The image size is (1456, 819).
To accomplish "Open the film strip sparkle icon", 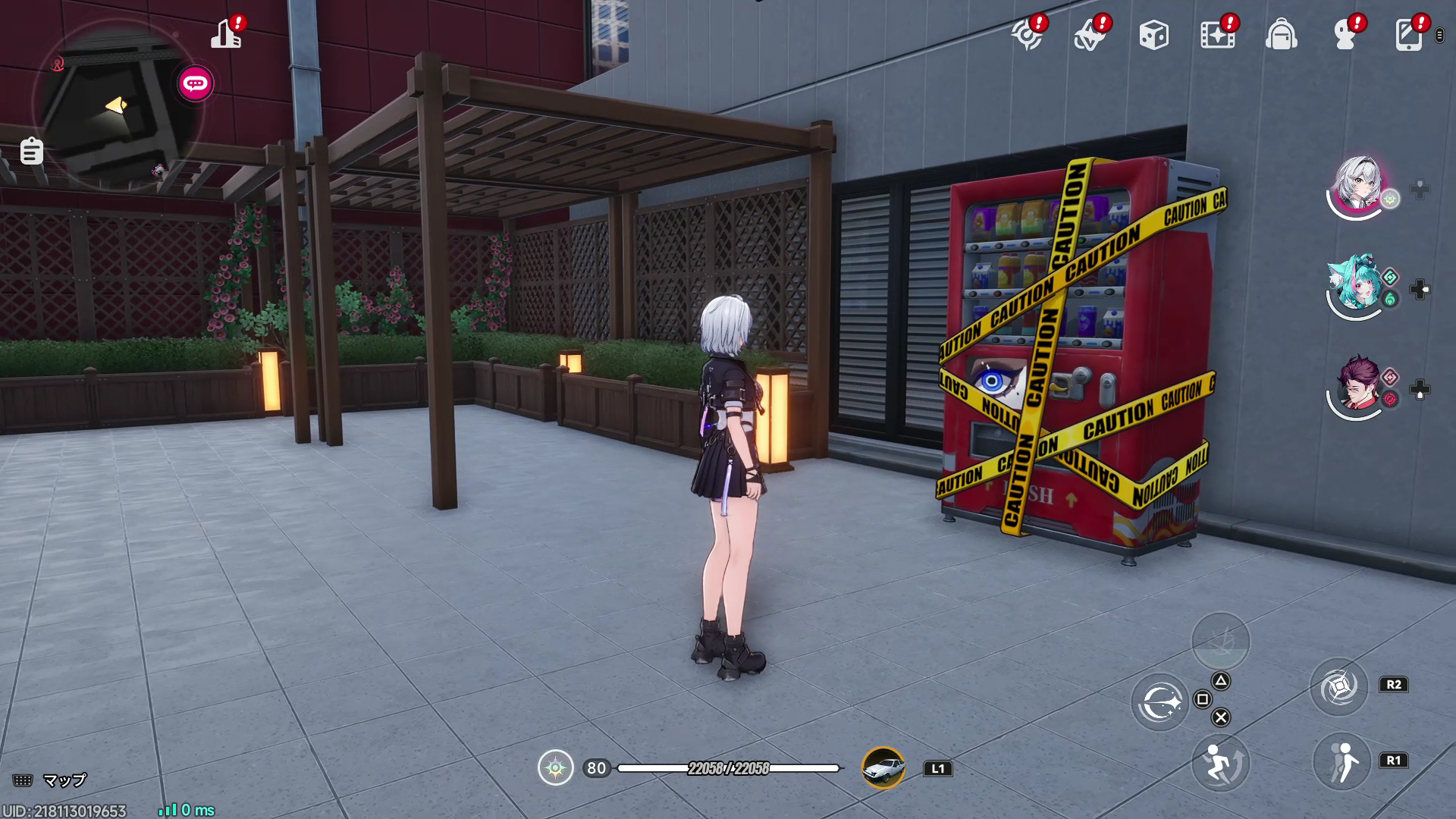I will click(1217, 35).
